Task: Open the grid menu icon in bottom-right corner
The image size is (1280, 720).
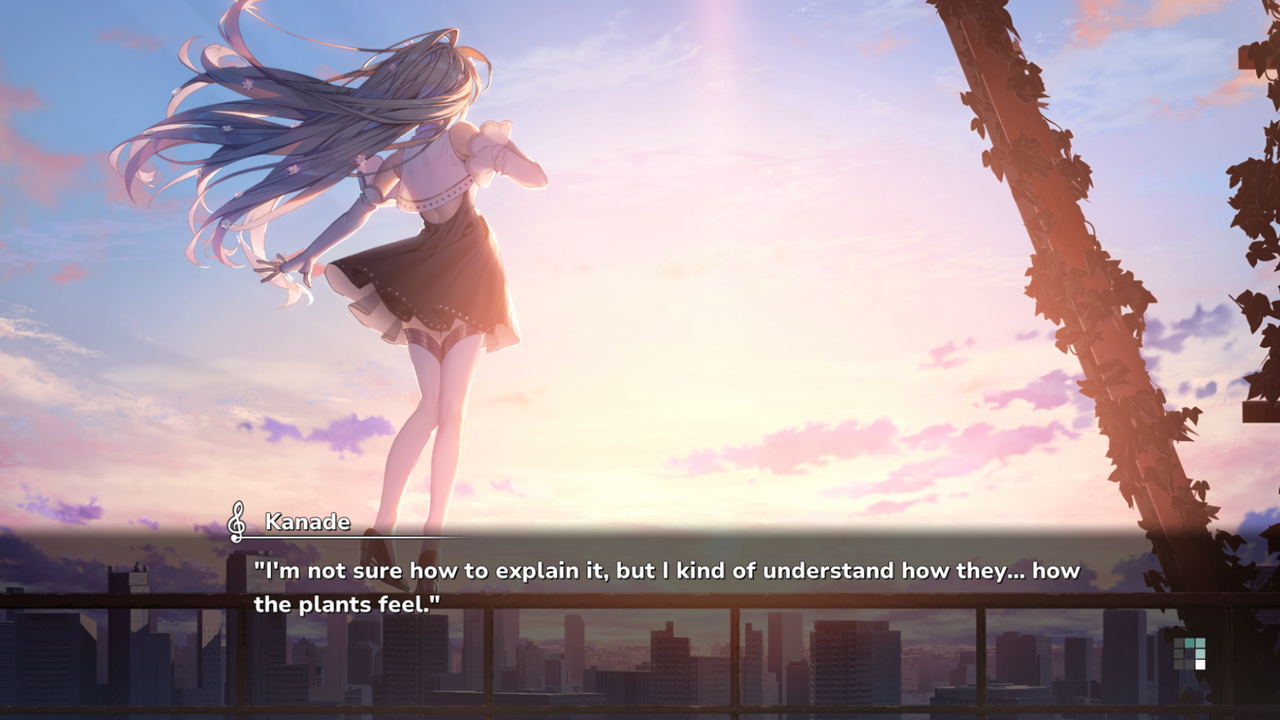Action: 1190,654
